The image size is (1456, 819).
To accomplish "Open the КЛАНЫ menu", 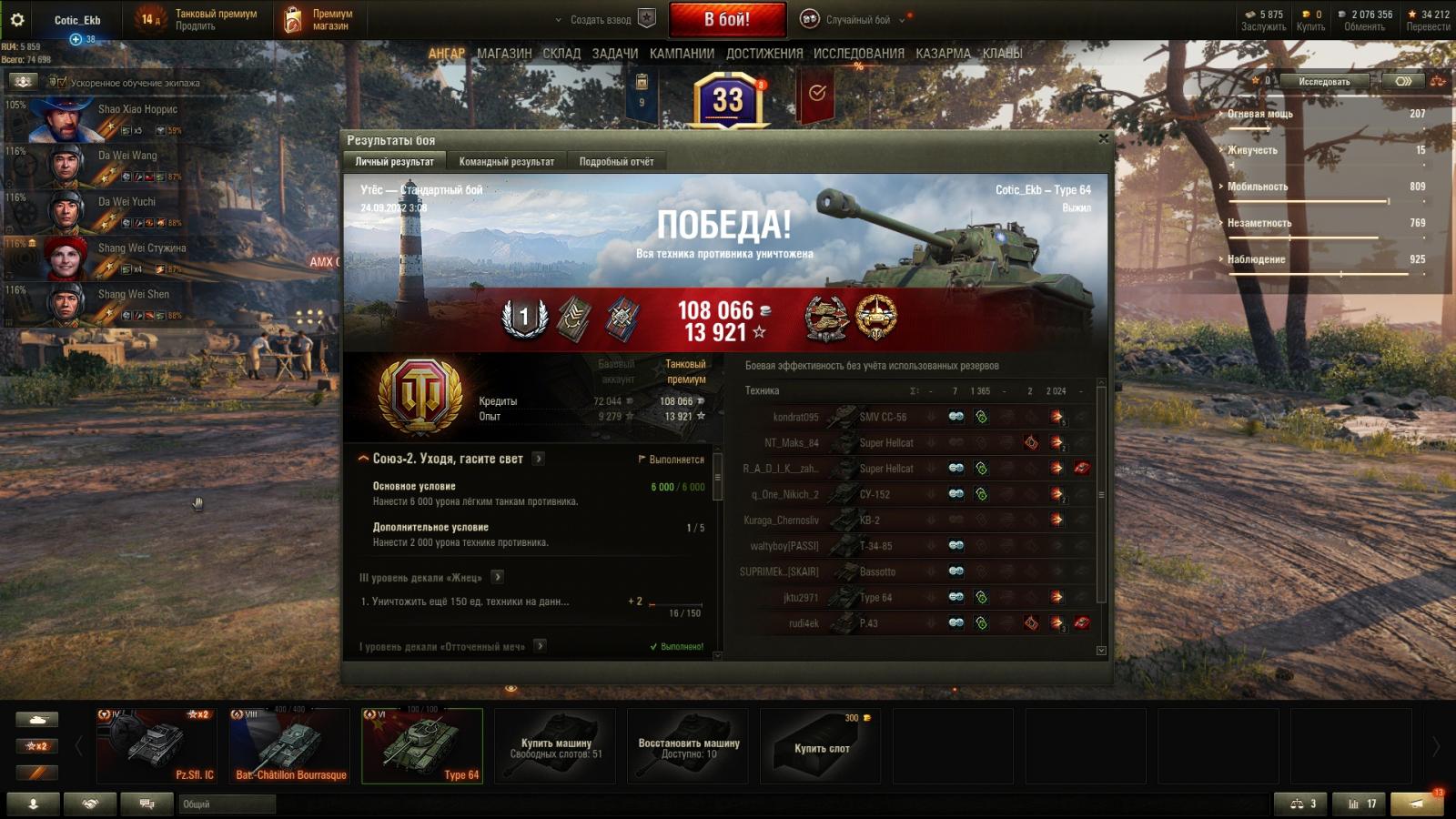I will point(1002,54).
